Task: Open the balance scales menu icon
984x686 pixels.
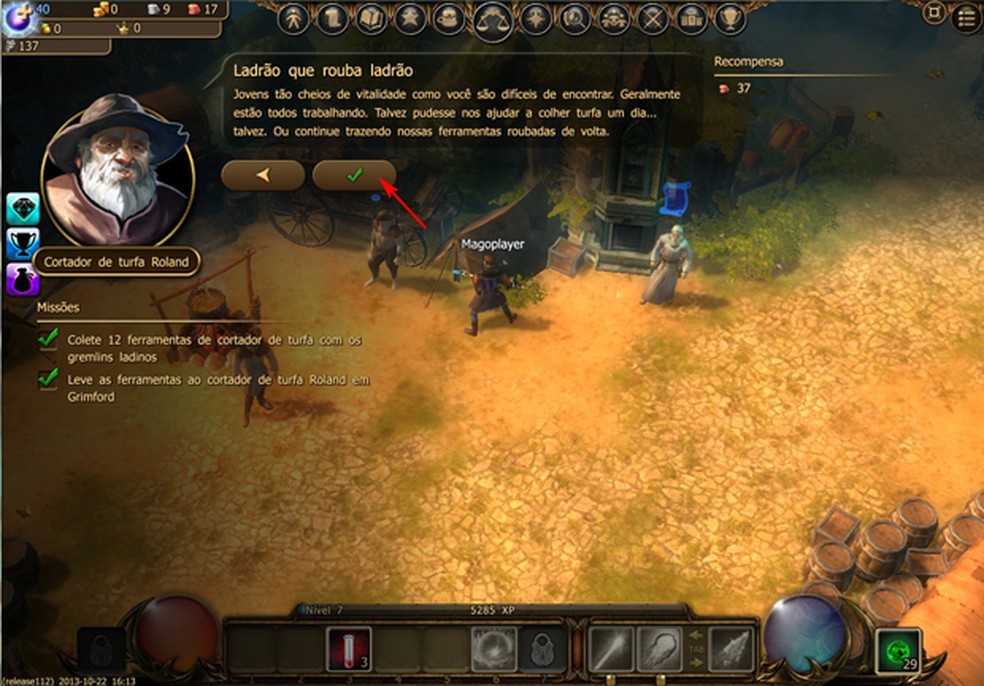Action: (x=493, y=18)
